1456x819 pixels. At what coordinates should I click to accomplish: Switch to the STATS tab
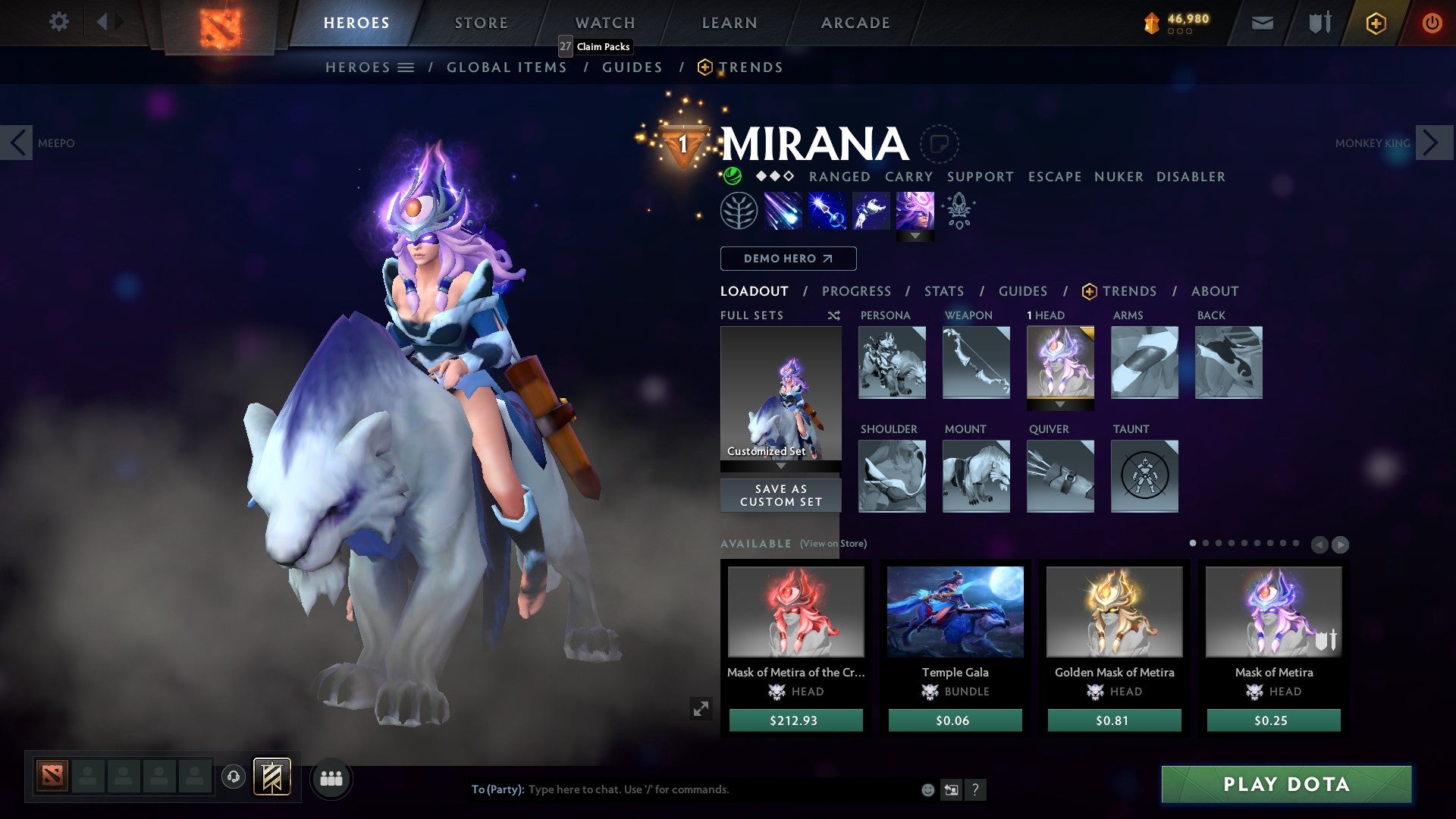[x=943, y=291]
